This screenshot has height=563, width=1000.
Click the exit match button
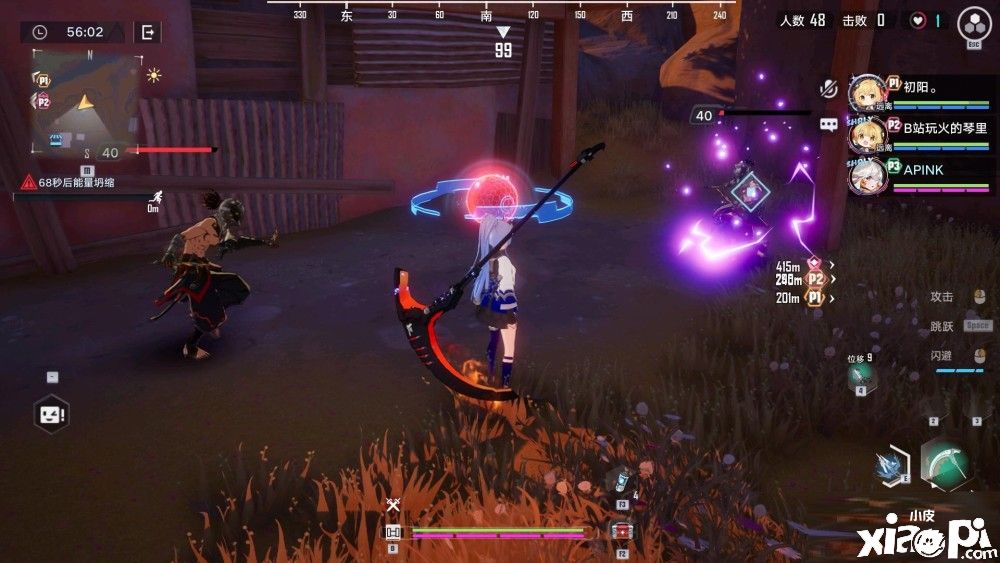point(148,32)
